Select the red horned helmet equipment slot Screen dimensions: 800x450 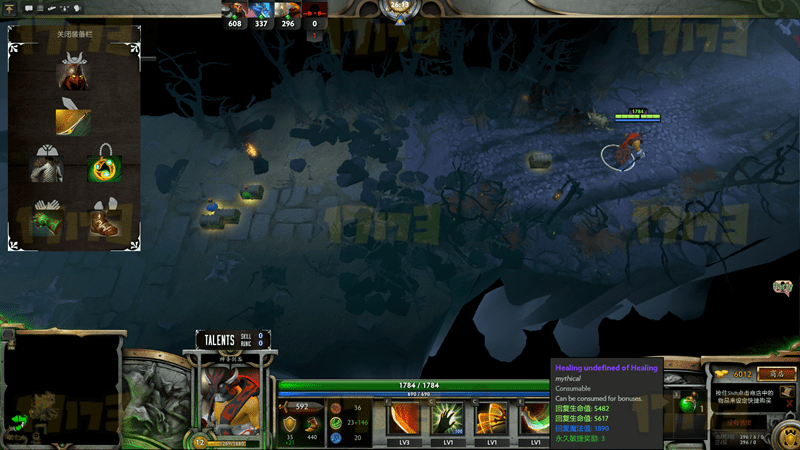click(74, 74)
